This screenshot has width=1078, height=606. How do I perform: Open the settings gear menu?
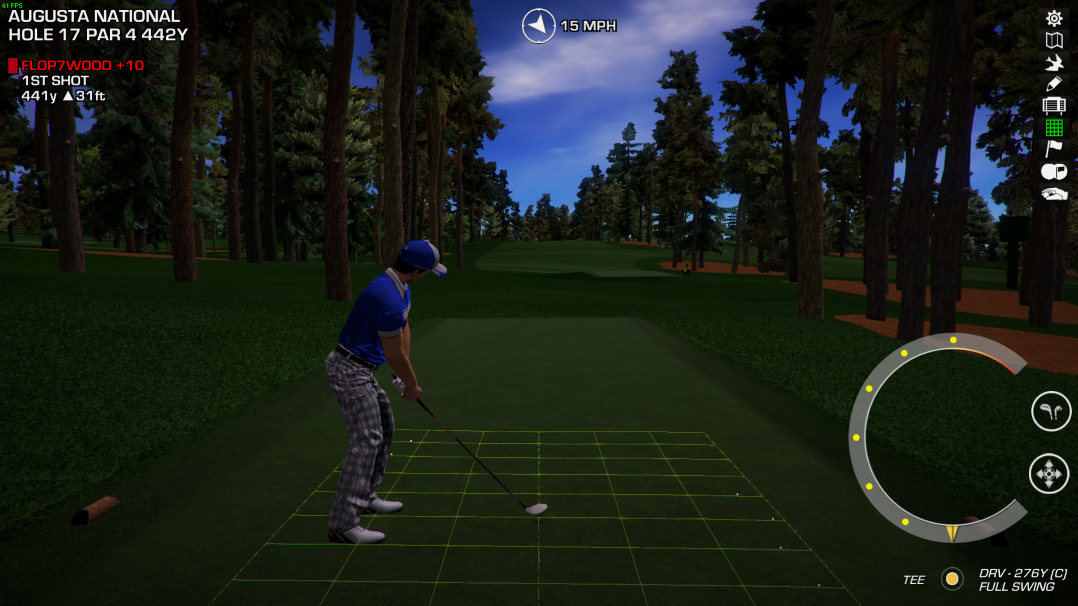(1053, 18)
